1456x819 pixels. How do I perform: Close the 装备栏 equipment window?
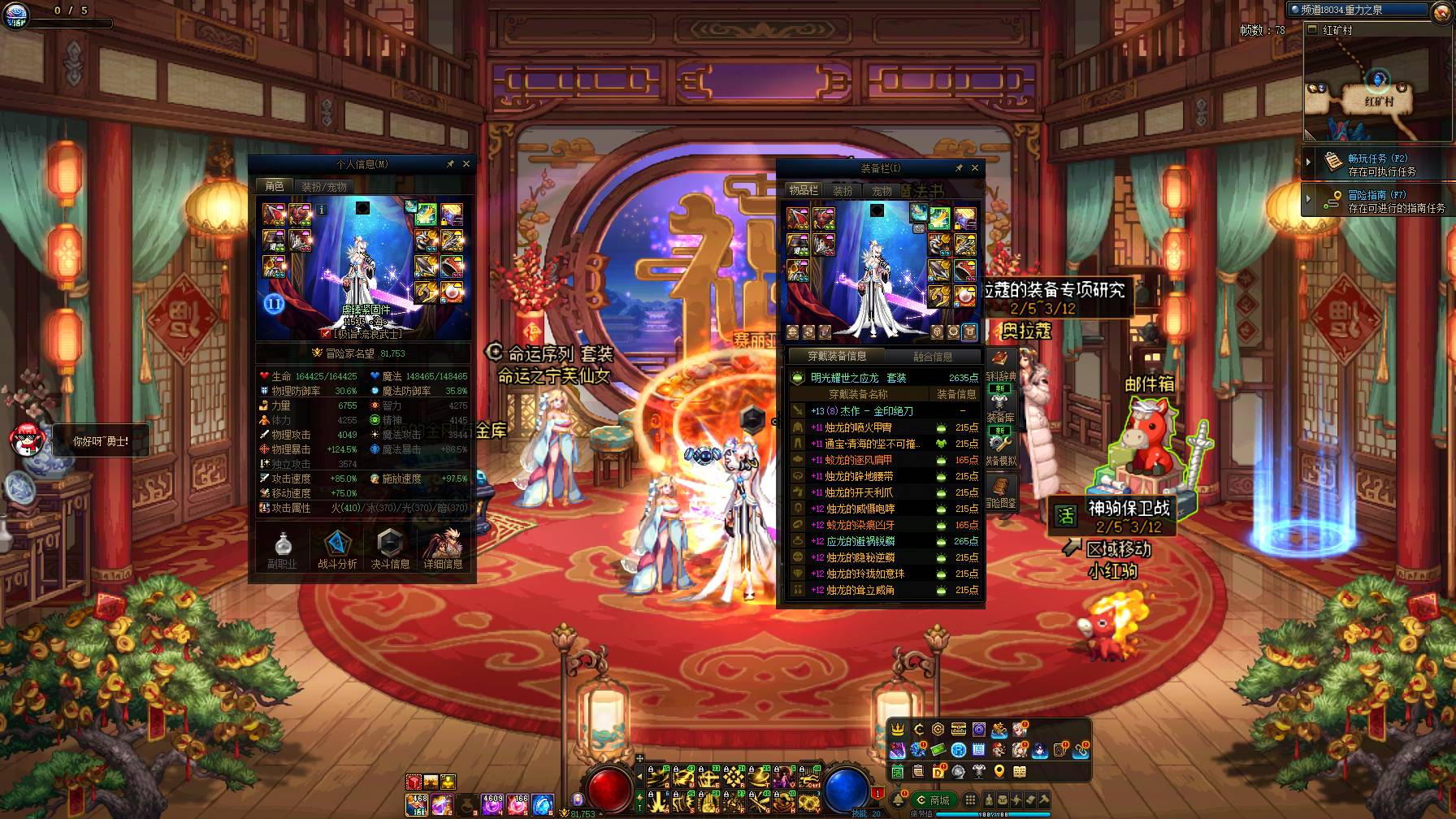pos(975,168)
